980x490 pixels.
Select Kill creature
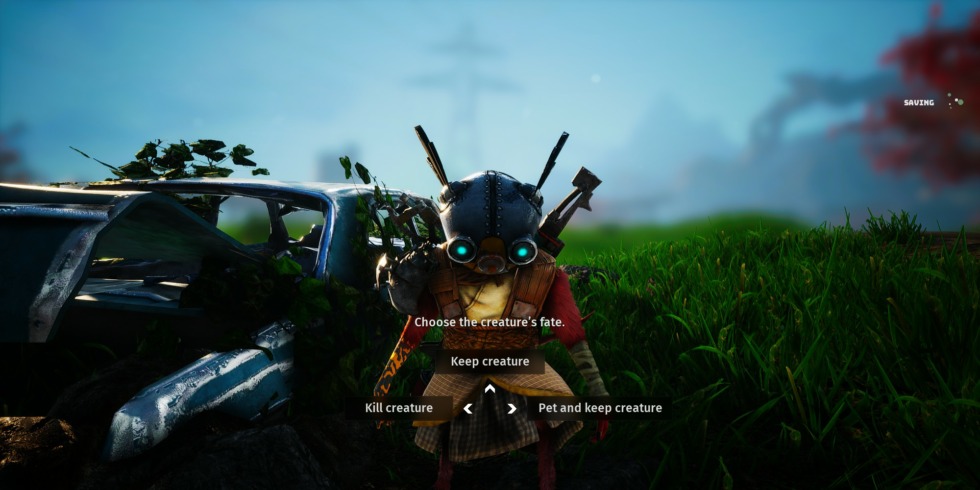click(x=399, y=408)
